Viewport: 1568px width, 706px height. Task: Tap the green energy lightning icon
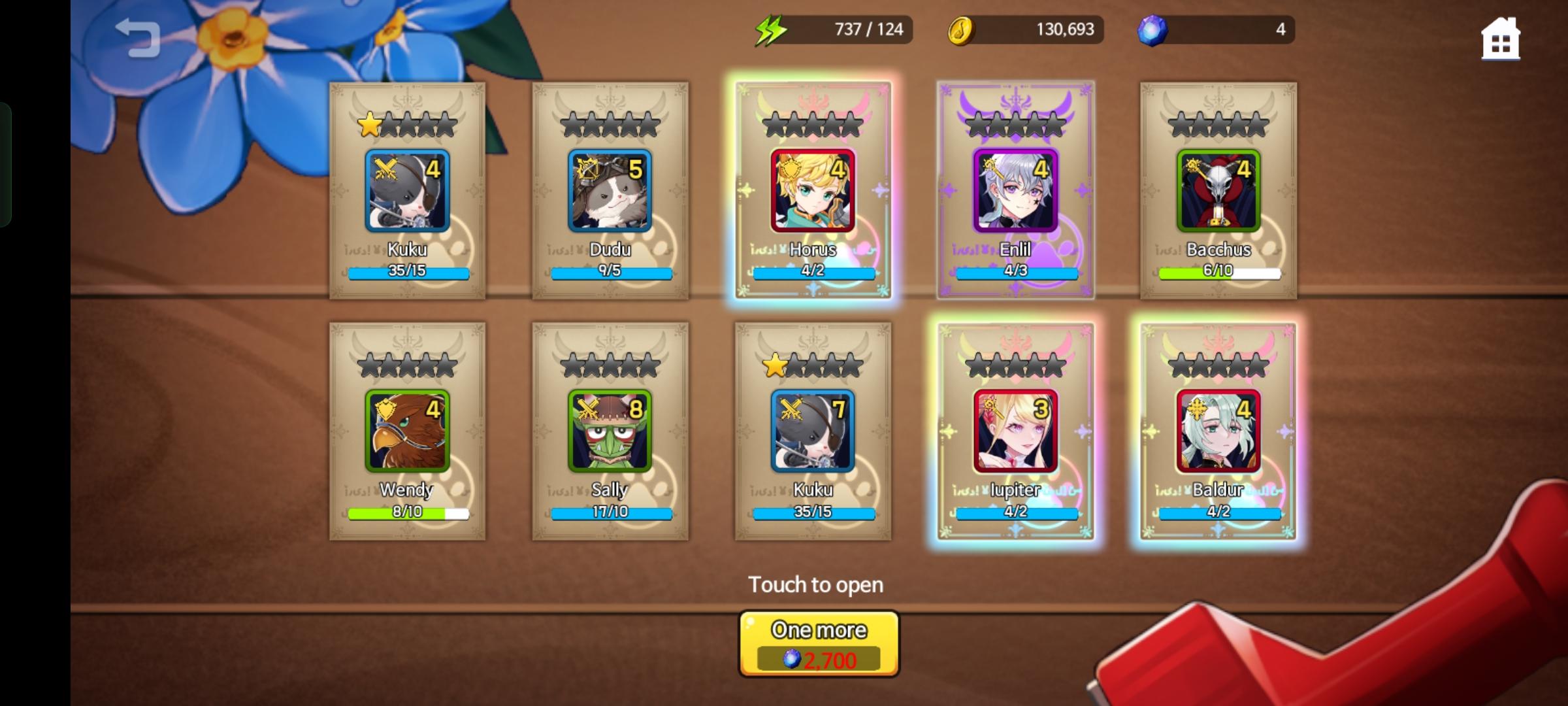771,29
